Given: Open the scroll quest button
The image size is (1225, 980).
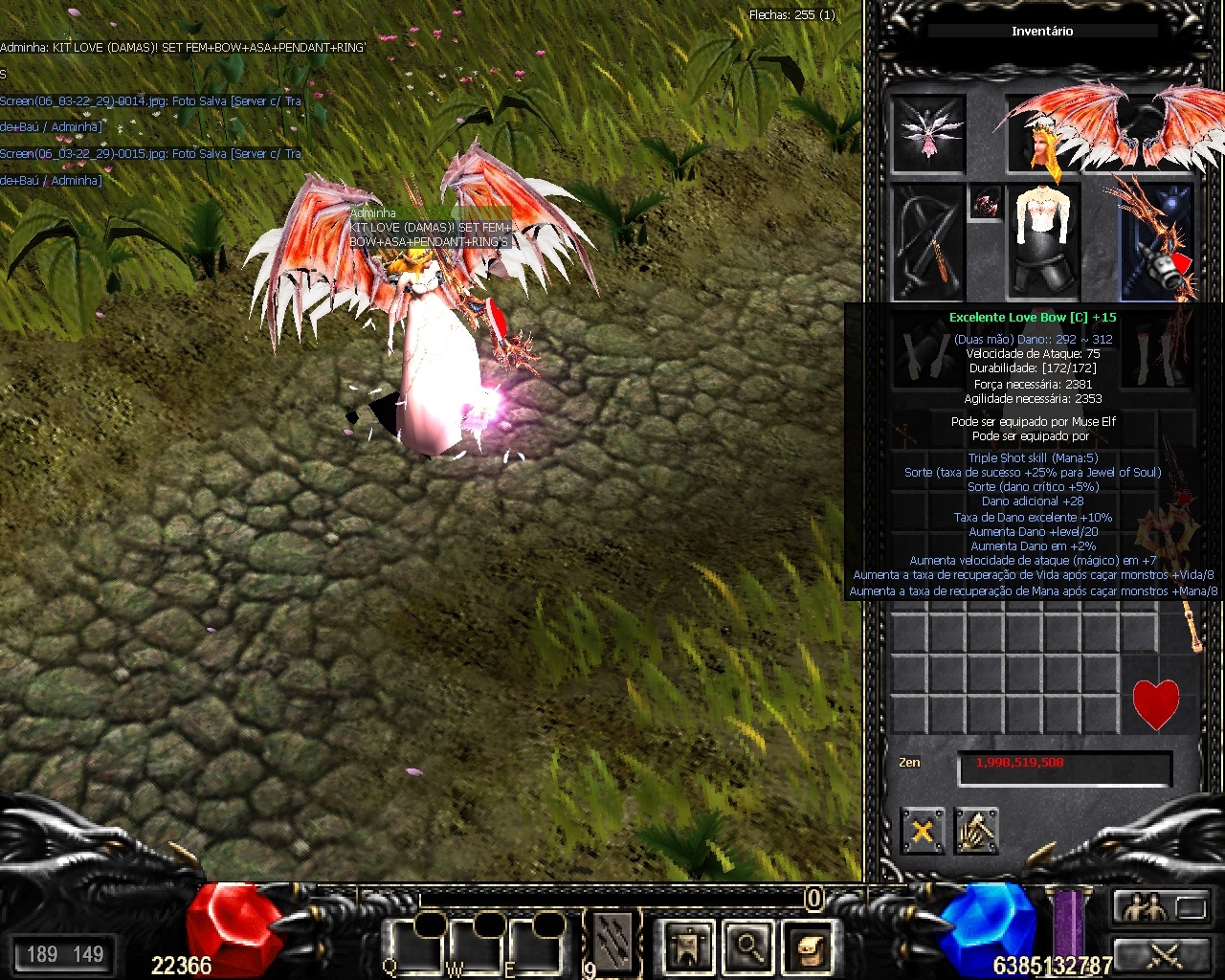Looking at the screenshot, I should click(x=810, y=947).
